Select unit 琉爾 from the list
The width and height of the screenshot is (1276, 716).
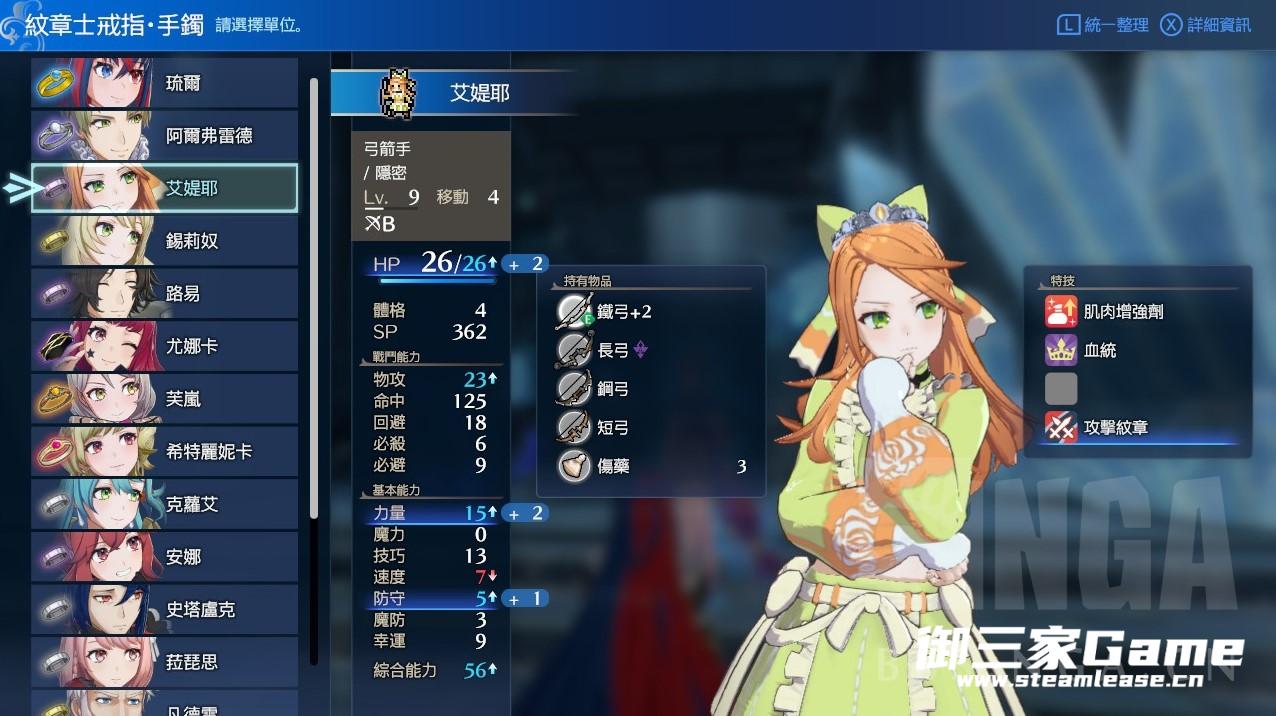pos(165,83)
